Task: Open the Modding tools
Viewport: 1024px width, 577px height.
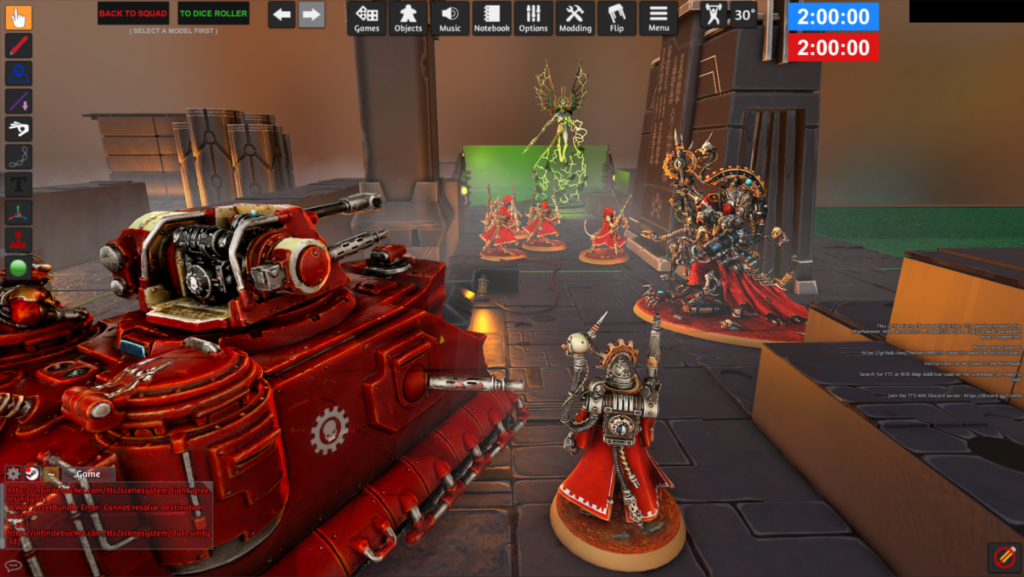Action: 575,18
